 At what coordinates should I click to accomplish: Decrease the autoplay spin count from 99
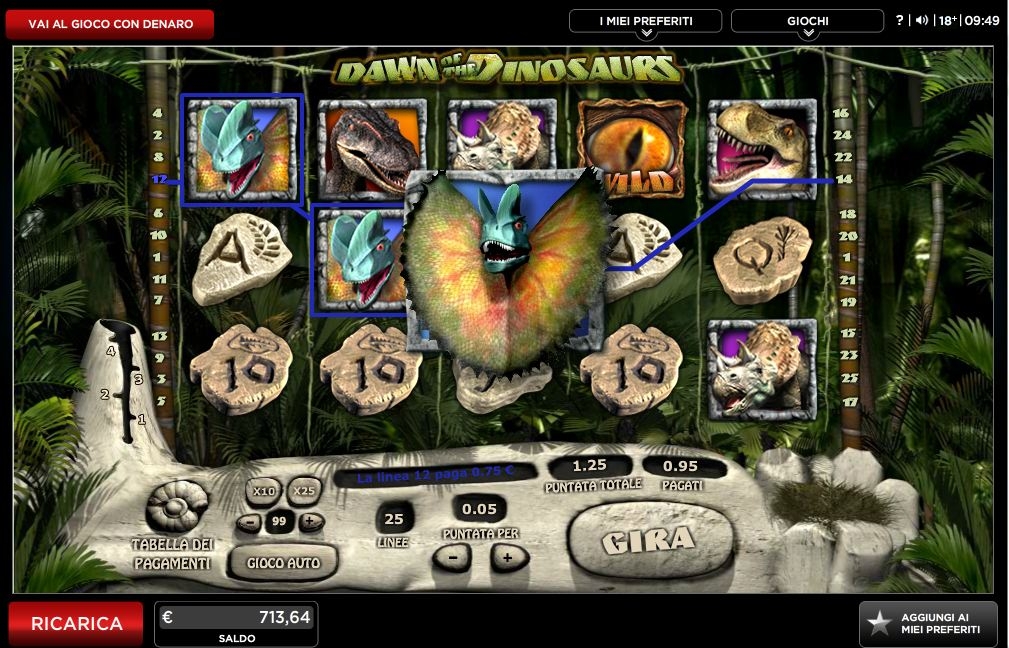pyautogui.click(x=249, y=521)
